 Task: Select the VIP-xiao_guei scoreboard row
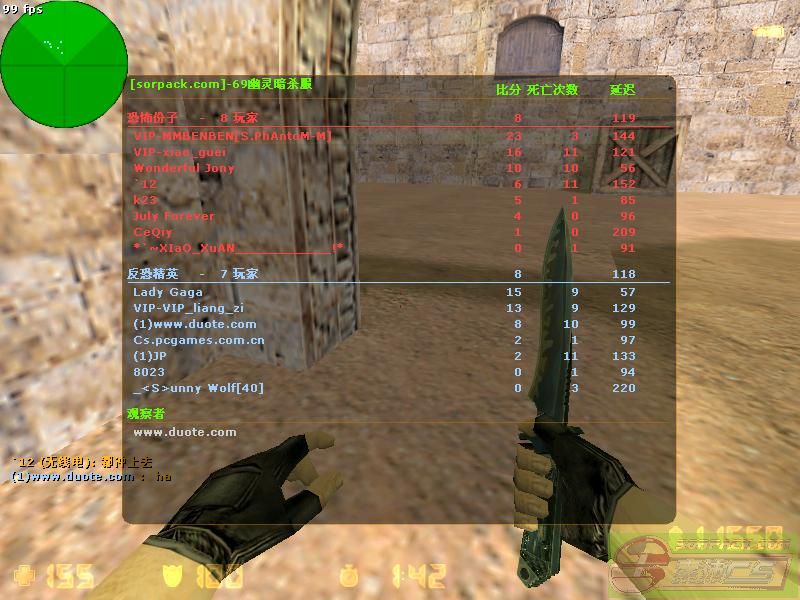pyautogui.click(x=180, y=152)
